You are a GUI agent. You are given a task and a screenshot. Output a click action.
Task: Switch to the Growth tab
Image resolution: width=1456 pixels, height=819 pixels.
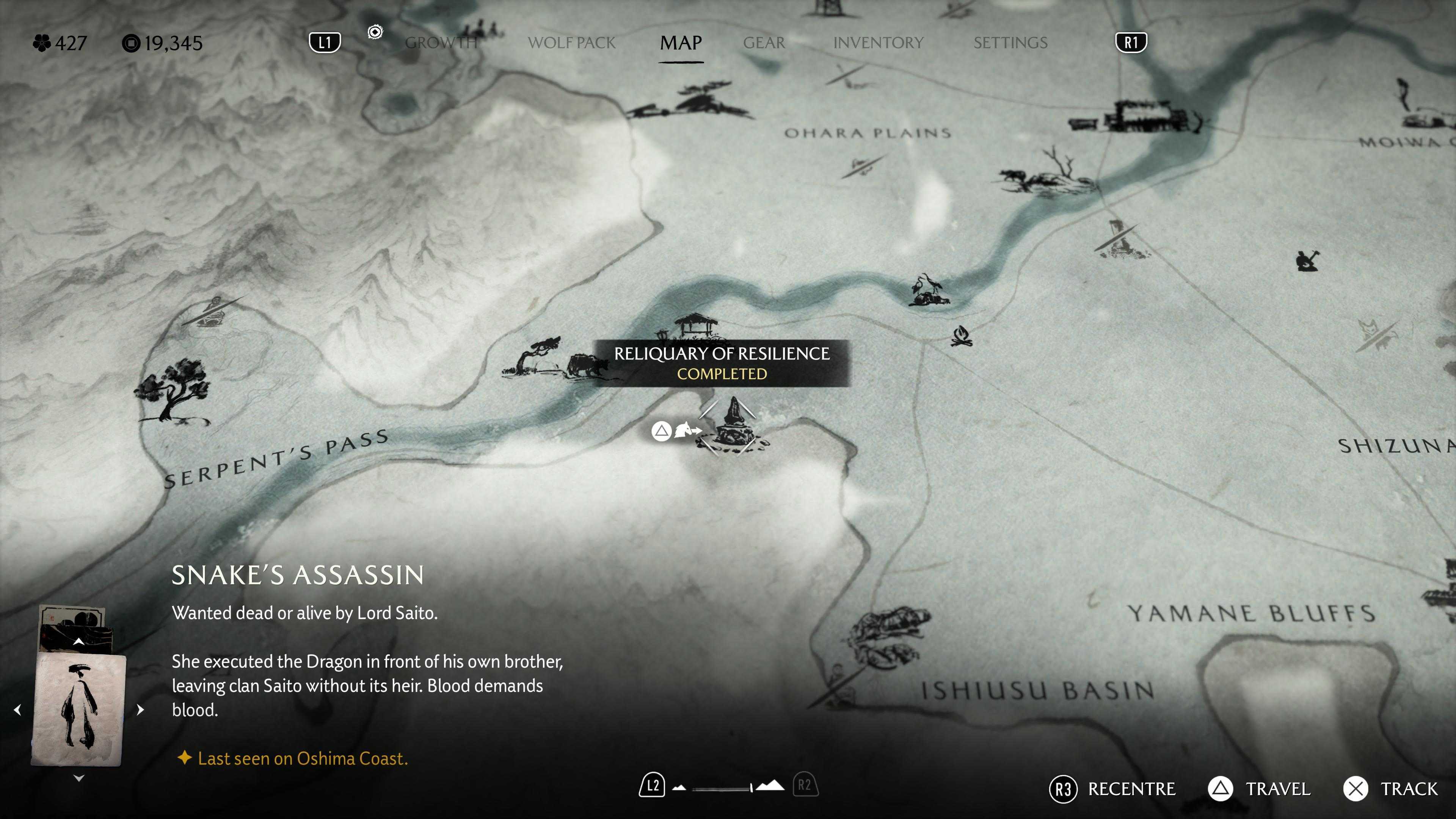point(441,42)
